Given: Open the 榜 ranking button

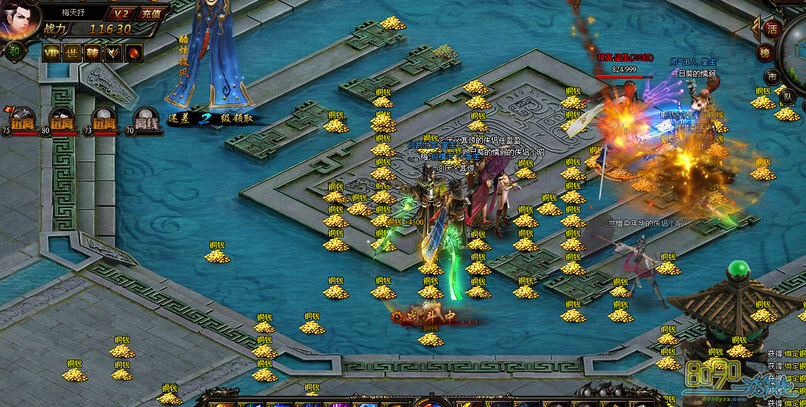Looking at the screenshot, I should point(765,53).
